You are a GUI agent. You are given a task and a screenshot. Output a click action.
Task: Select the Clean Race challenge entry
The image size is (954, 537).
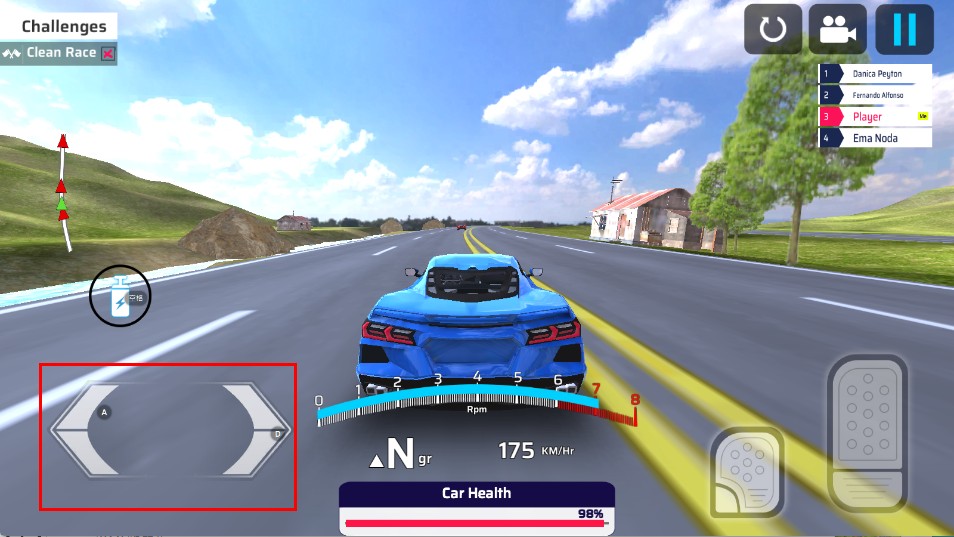(60, 53)
